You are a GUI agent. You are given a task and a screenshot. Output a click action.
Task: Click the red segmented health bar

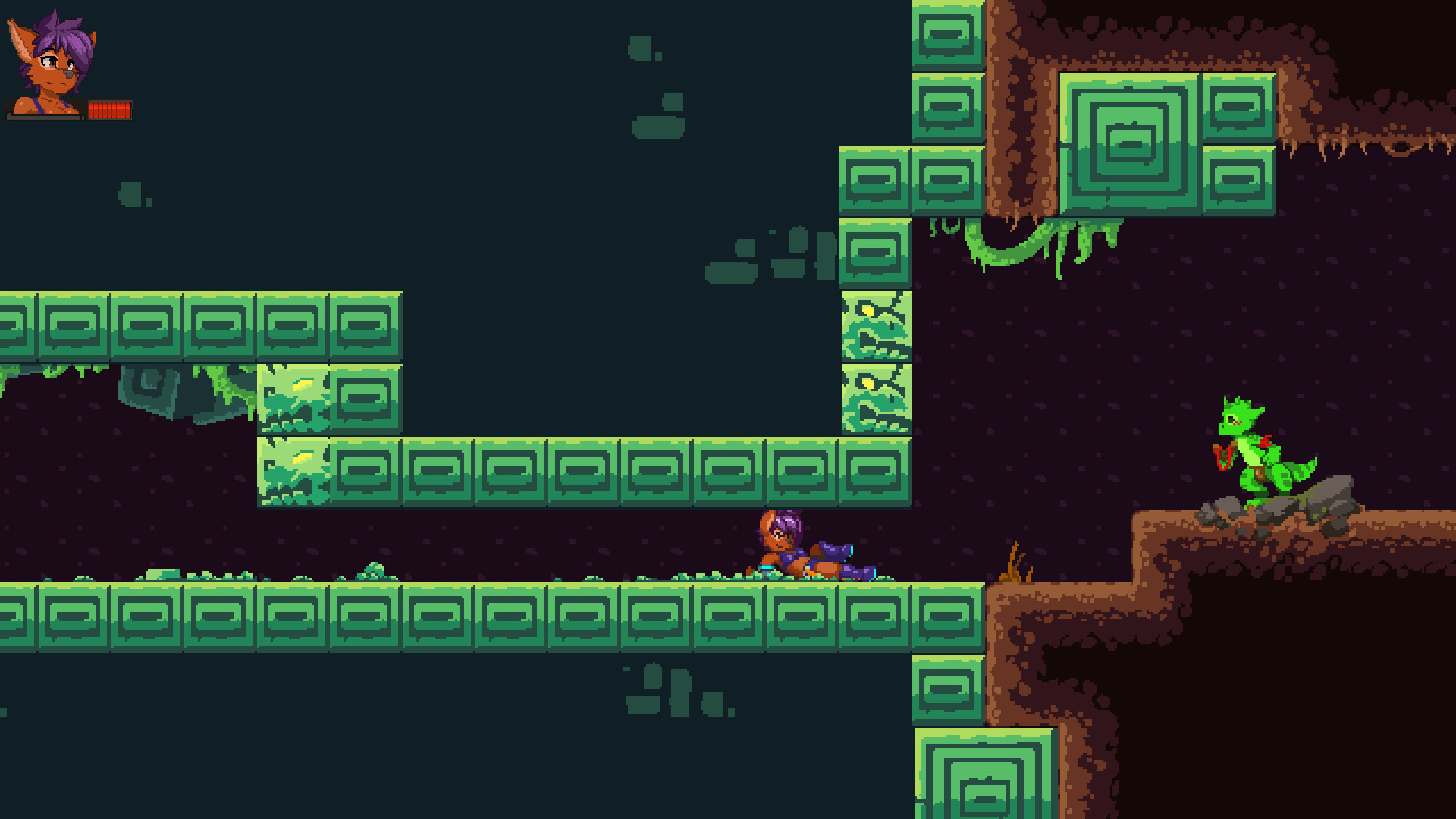pyautogui.click(x=111, y=111)
